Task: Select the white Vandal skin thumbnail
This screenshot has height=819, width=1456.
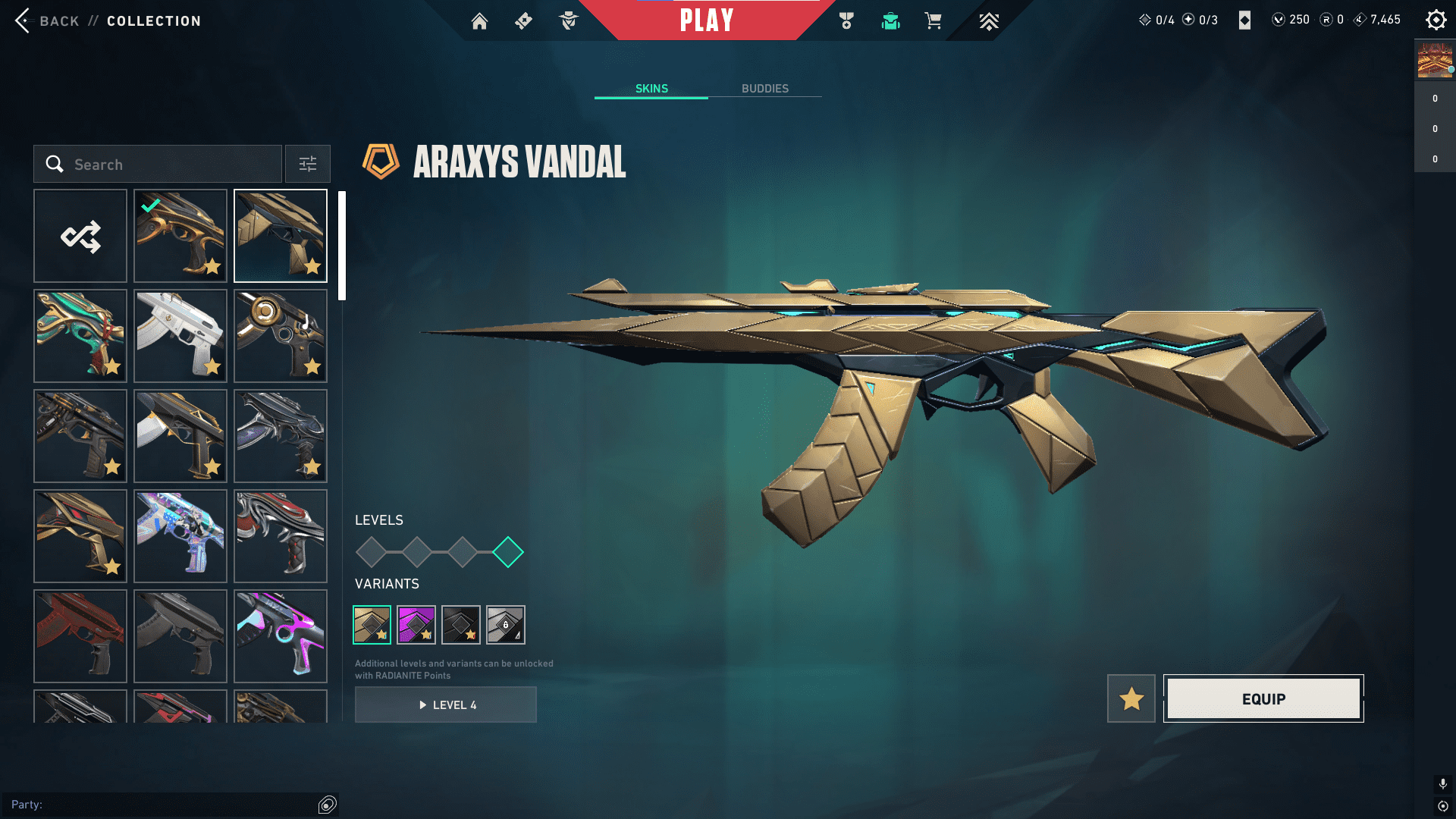Action: click(180, 336)
